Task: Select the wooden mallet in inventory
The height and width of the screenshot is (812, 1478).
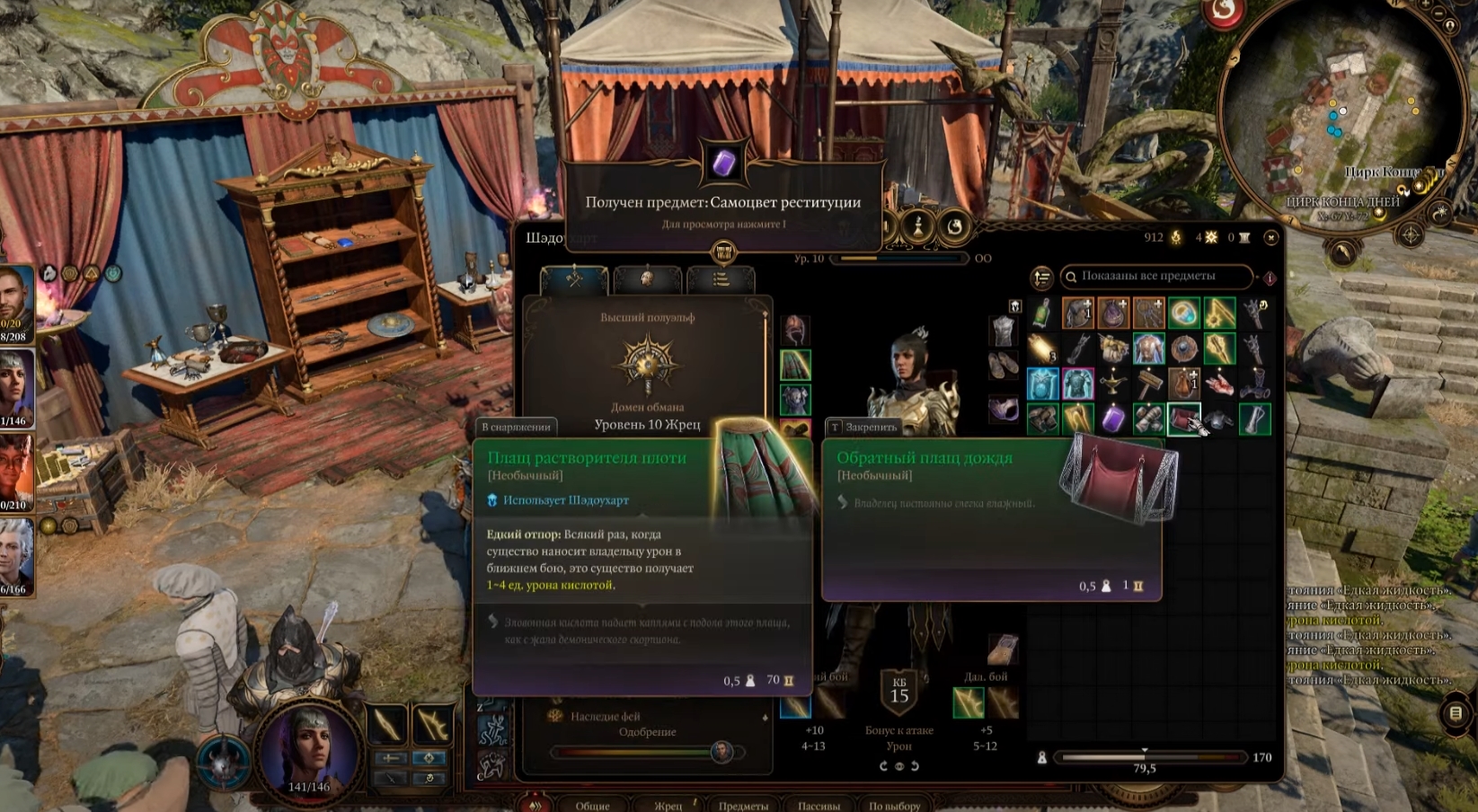Action: [x=1148, y=384]
